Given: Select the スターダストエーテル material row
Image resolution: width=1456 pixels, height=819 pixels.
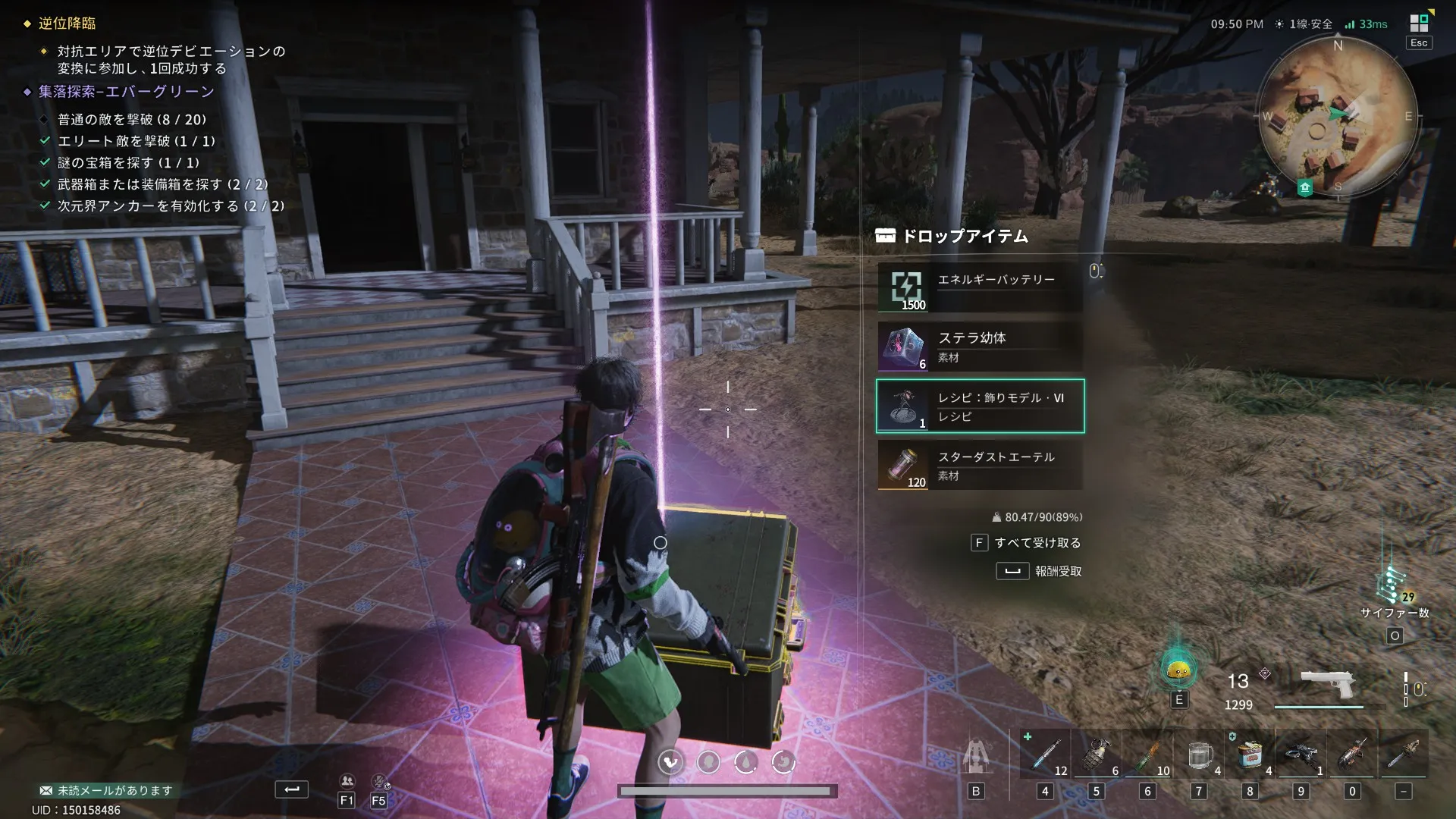Looking at the screenshot, I should (980, 465).
